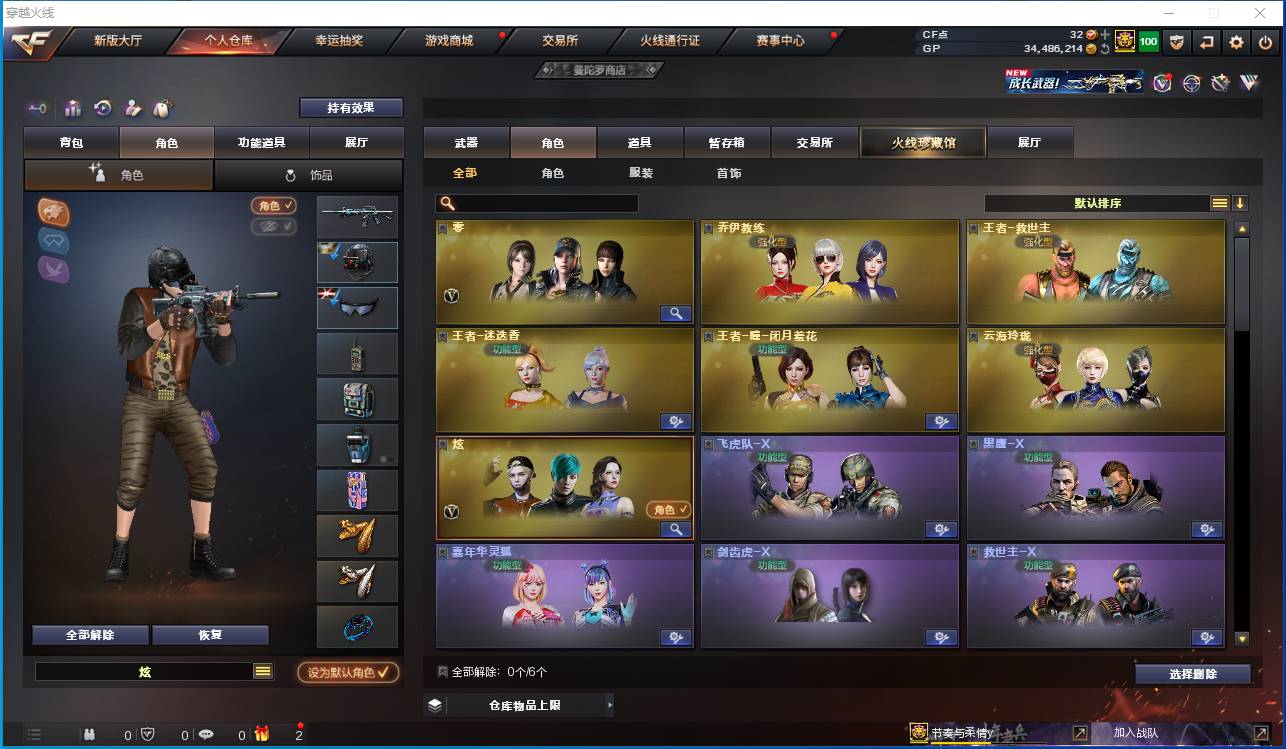Screen dimensions: 1286x749
Task: Open the ranking bars icon in left toolbar
Action: click(x=72, y=107)
